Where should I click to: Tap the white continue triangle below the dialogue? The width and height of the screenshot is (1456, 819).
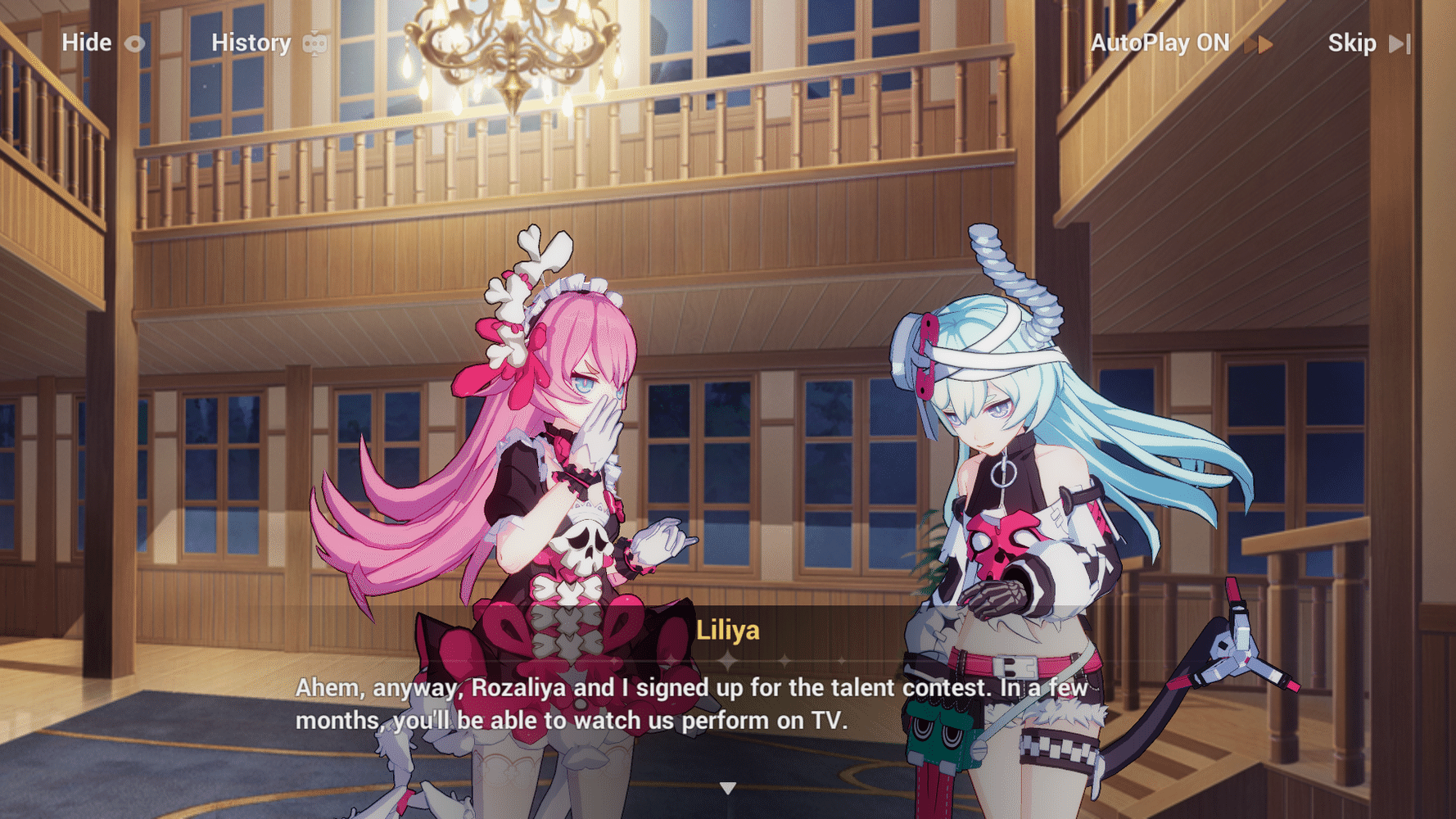pos(727,788)
